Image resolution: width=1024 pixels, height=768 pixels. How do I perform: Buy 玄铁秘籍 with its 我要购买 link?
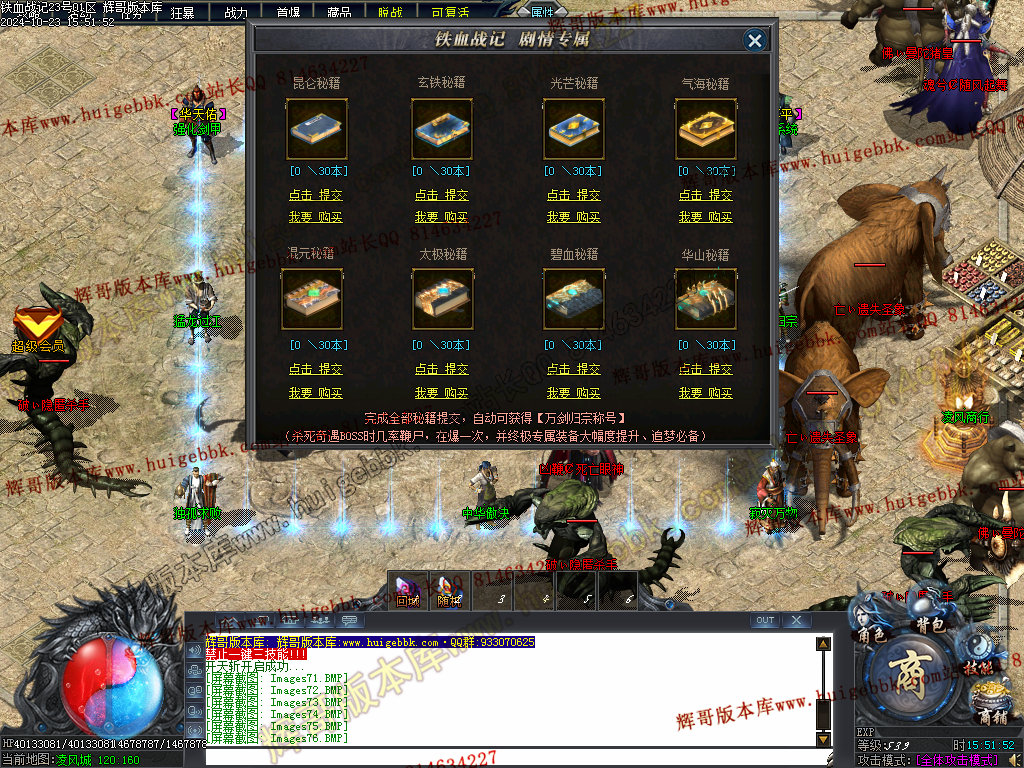pos(442,217)
